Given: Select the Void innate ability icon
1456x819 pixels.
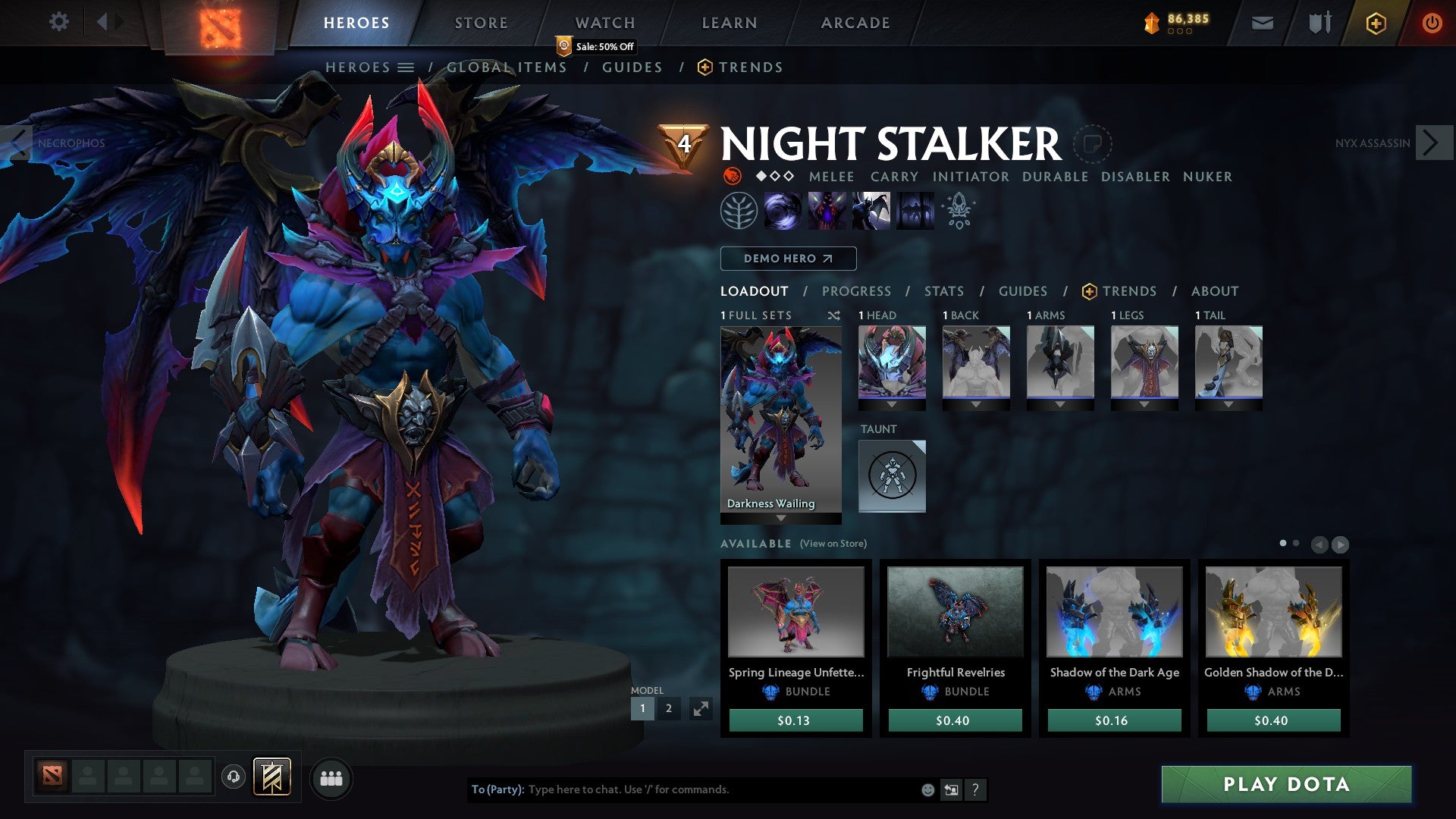Looking at the screenshot, I should click(781, 211).
